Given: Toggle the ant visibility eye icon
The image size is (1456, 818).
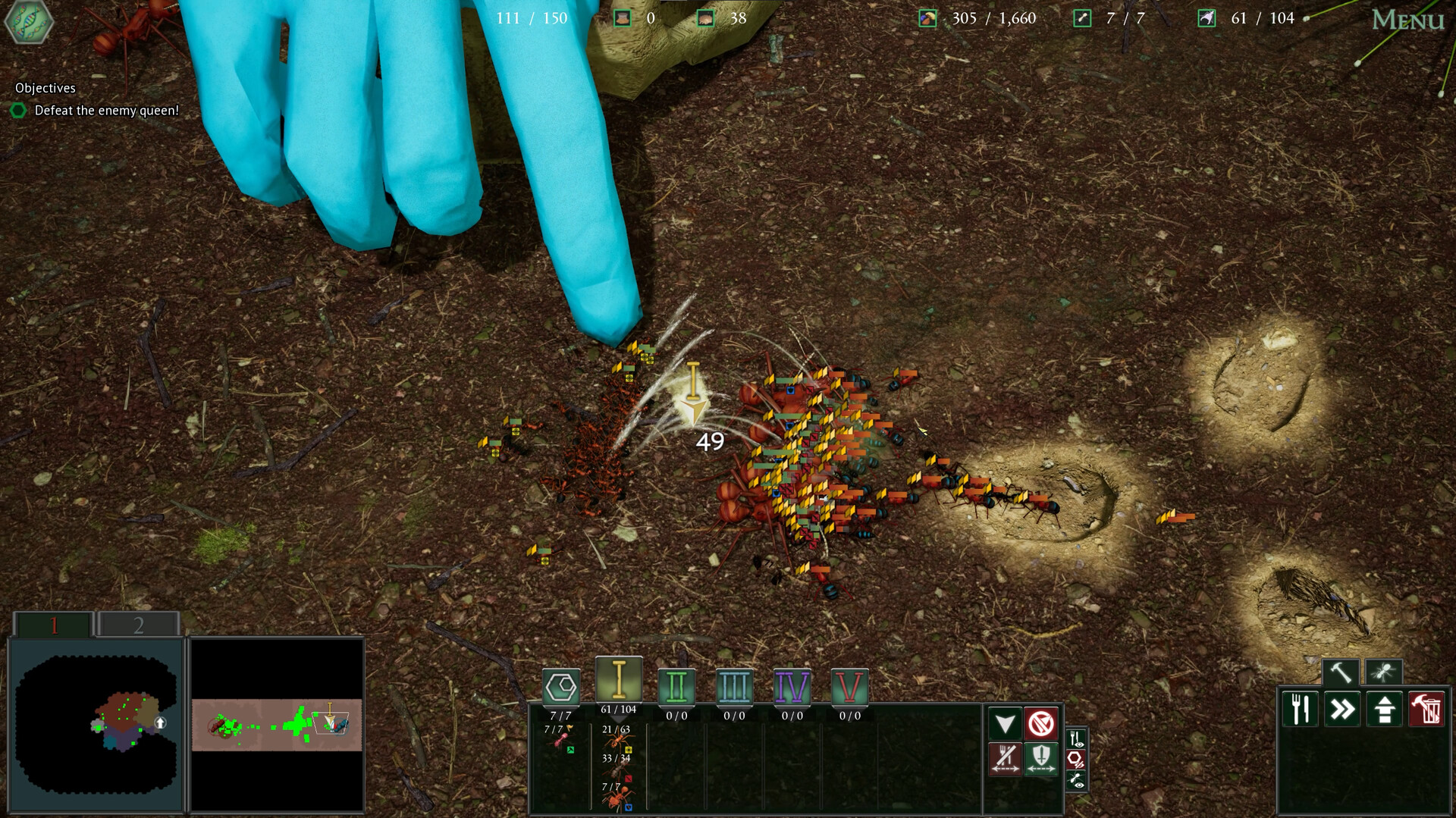Looking at the screenshot, I should click(x=1077, y=779).
